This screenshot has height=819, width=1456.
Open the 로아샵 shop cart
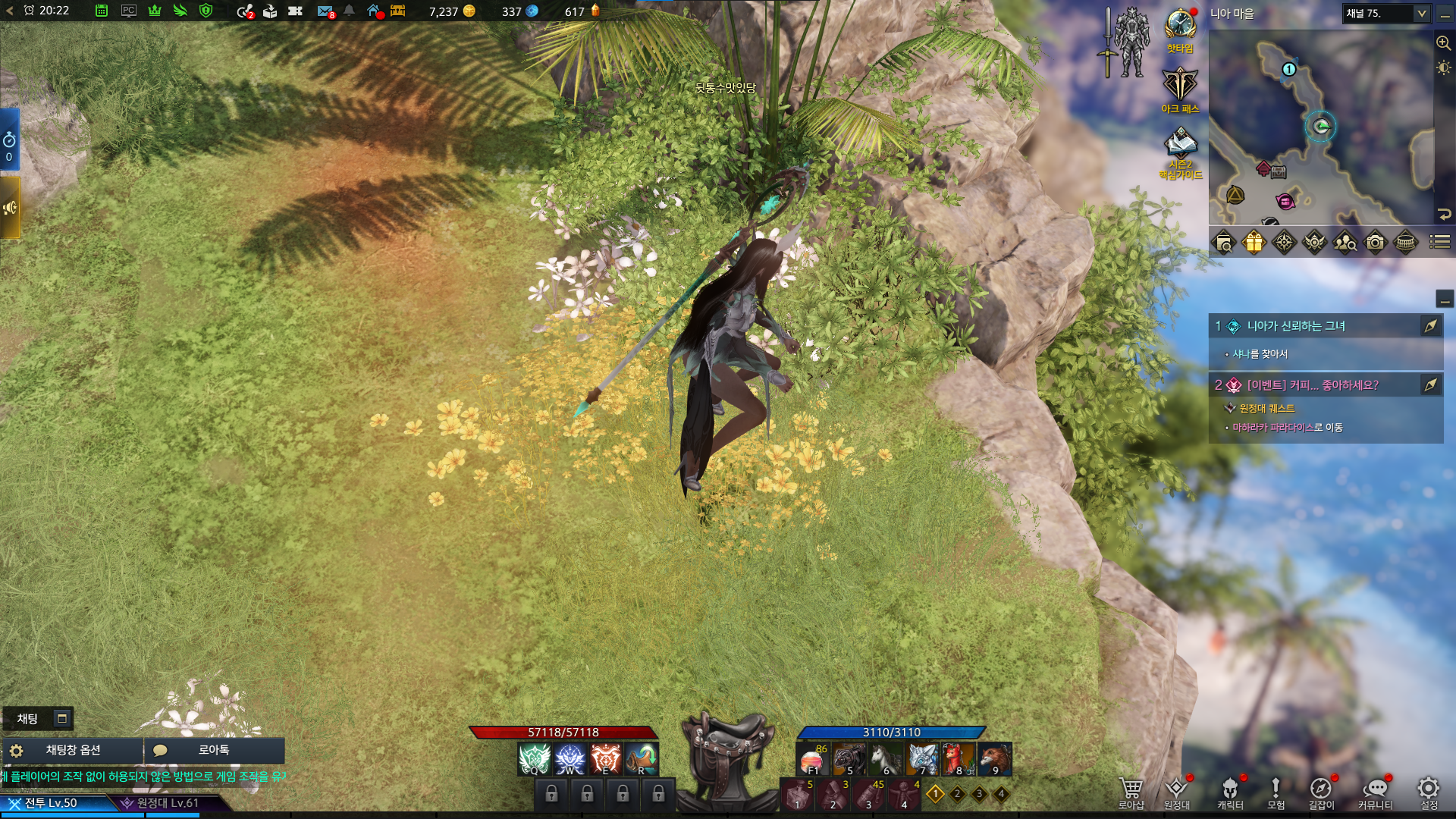[1131, 792]
